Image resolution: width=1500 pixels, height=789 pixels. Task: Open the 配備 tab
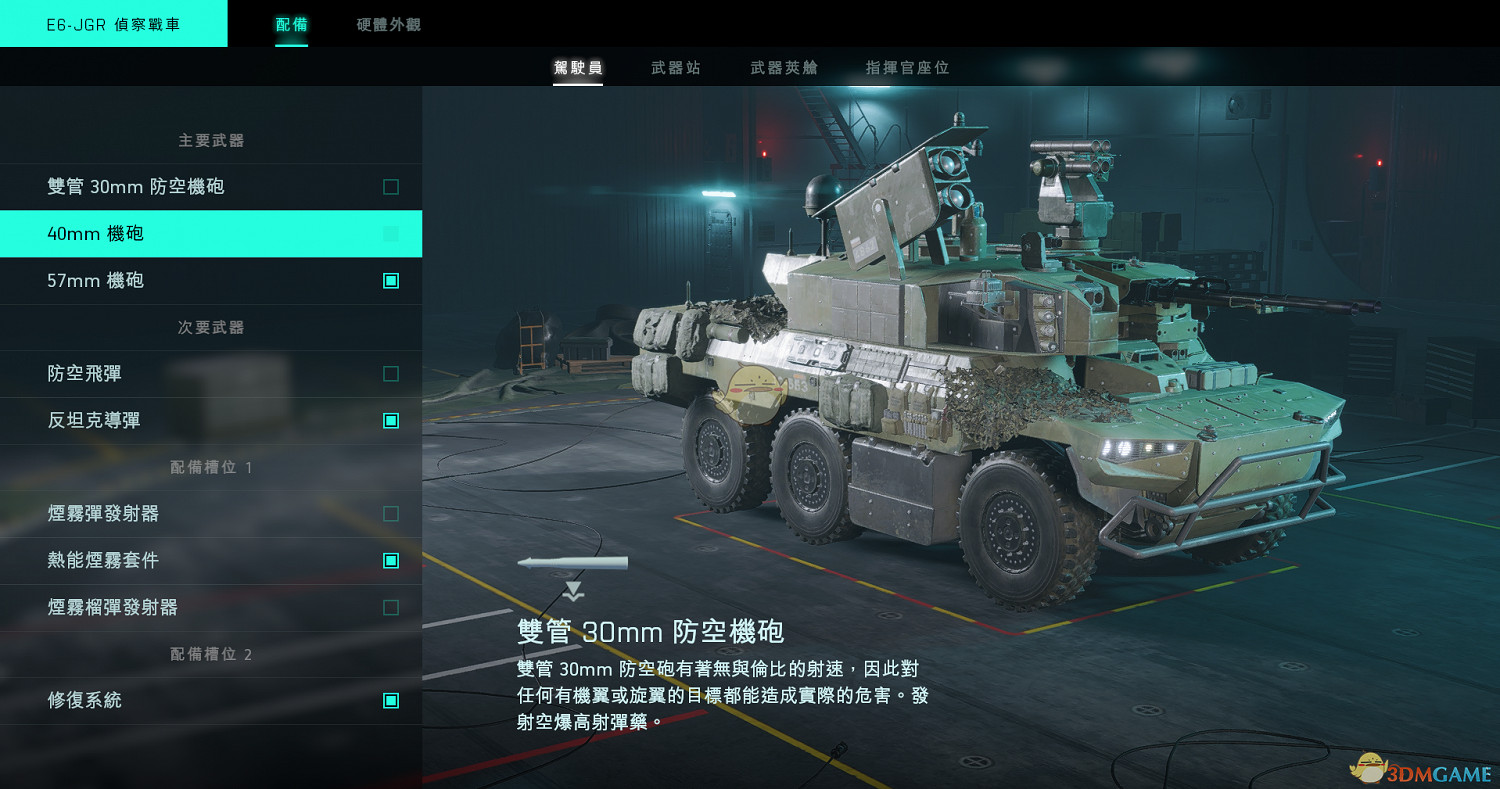pos(290,26)
